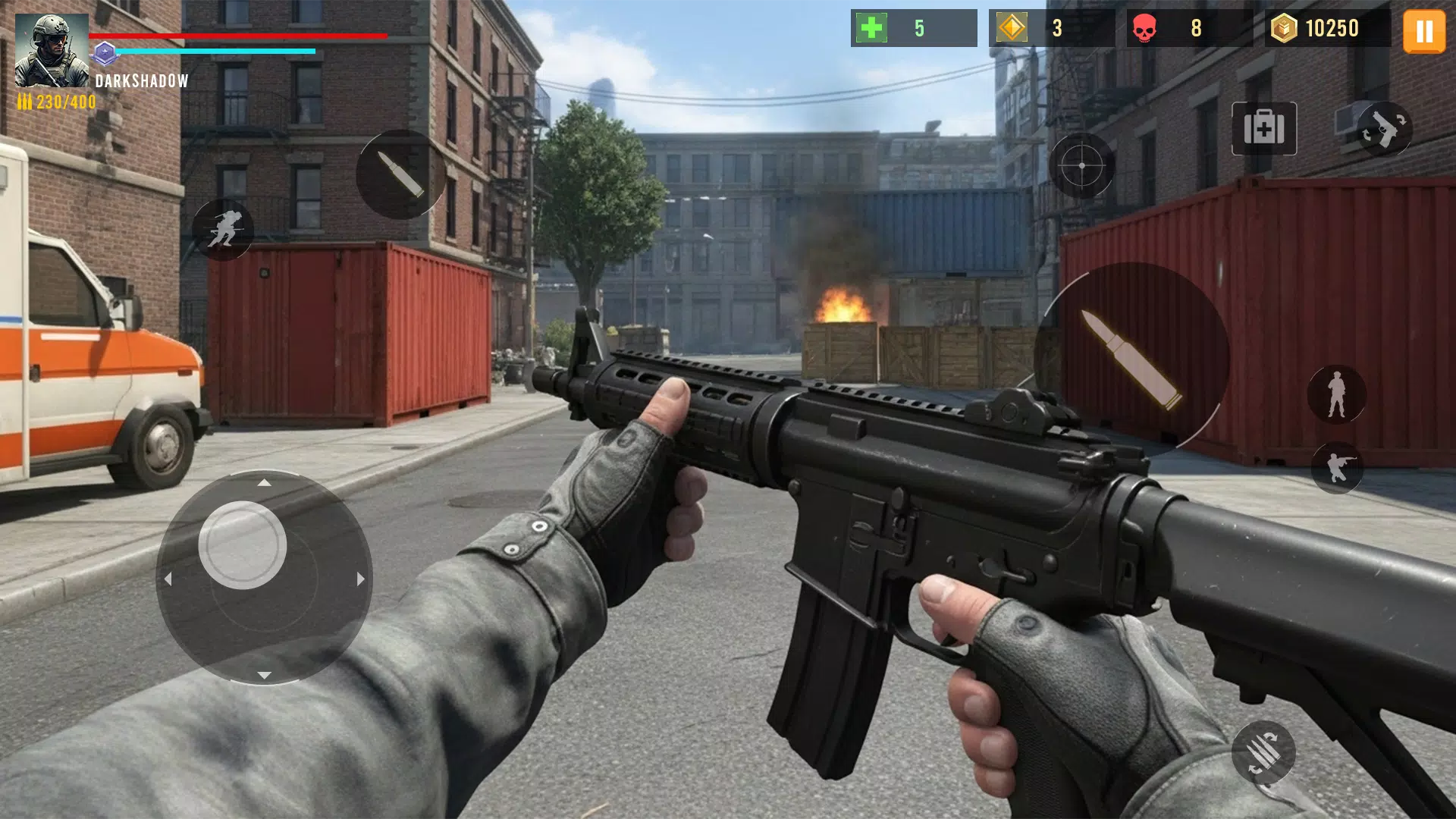Tap the DARKSHADOW player name
The image size is (1456, 819).
point(141,81)
